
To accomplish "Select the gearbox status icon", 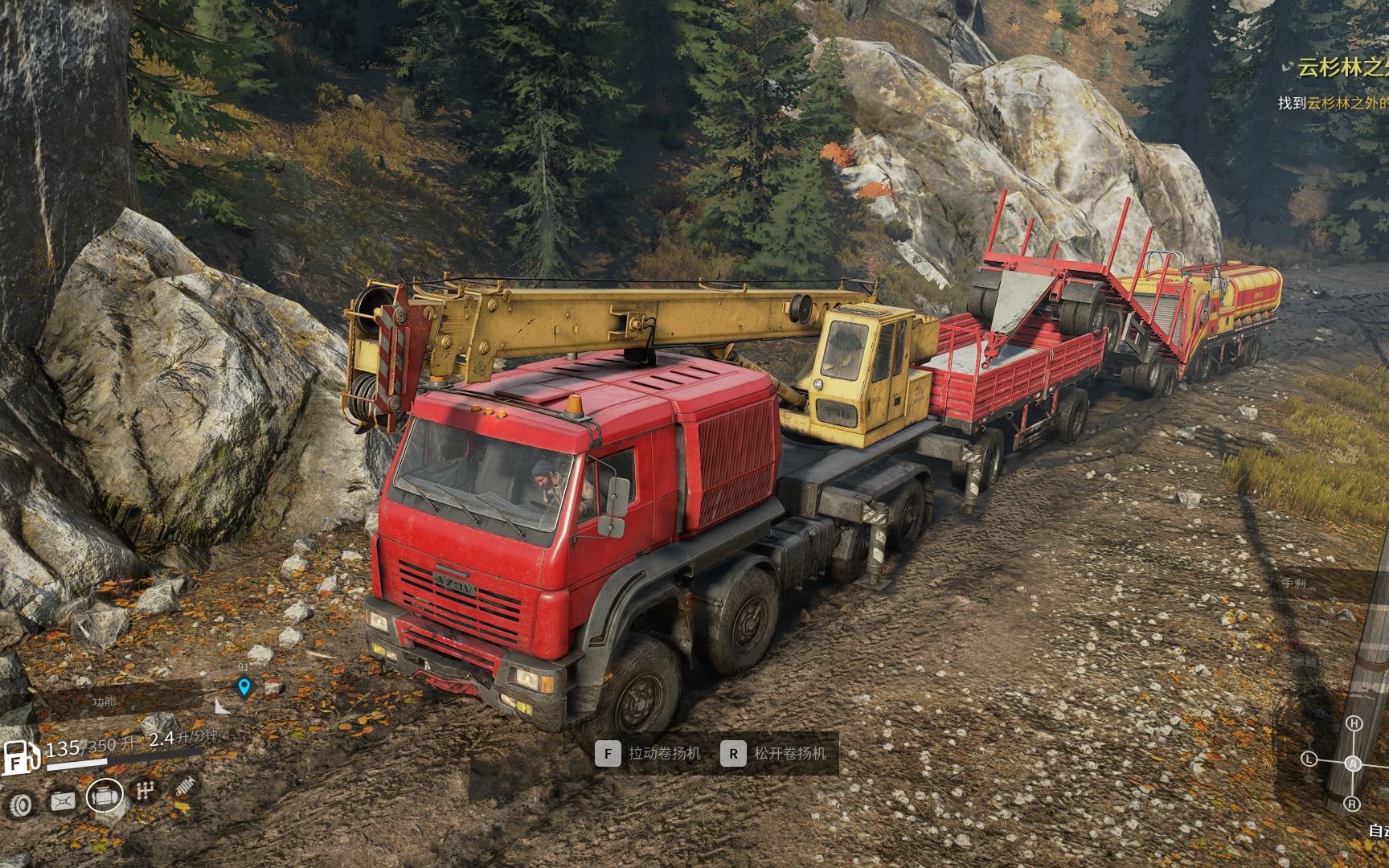I will point(145,791).
